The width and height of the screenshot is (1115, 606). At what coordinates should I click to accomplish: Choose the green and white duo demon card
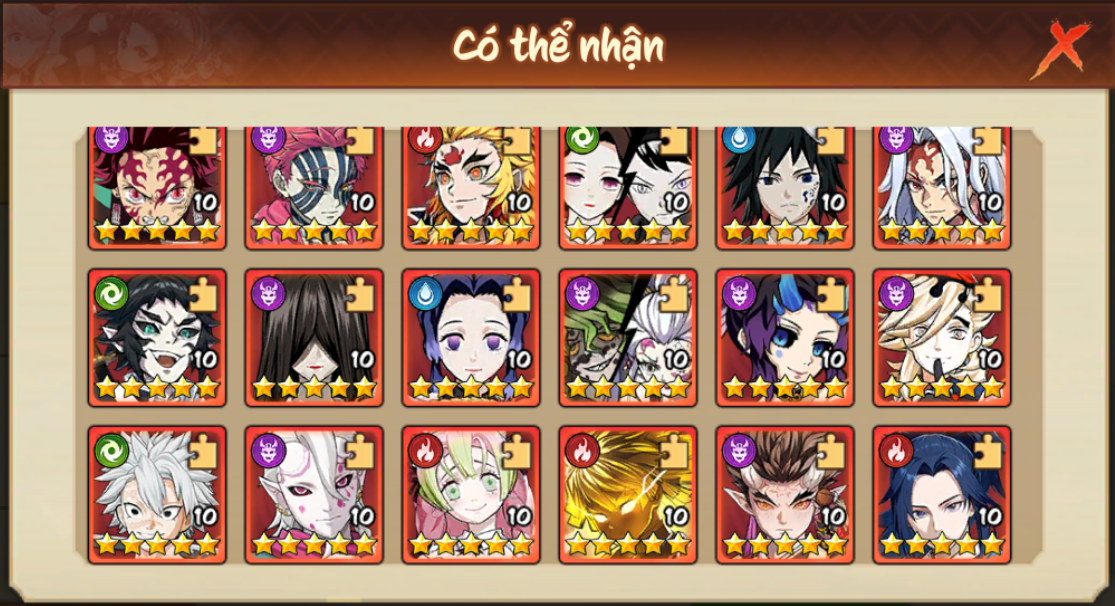pos(628,337)
